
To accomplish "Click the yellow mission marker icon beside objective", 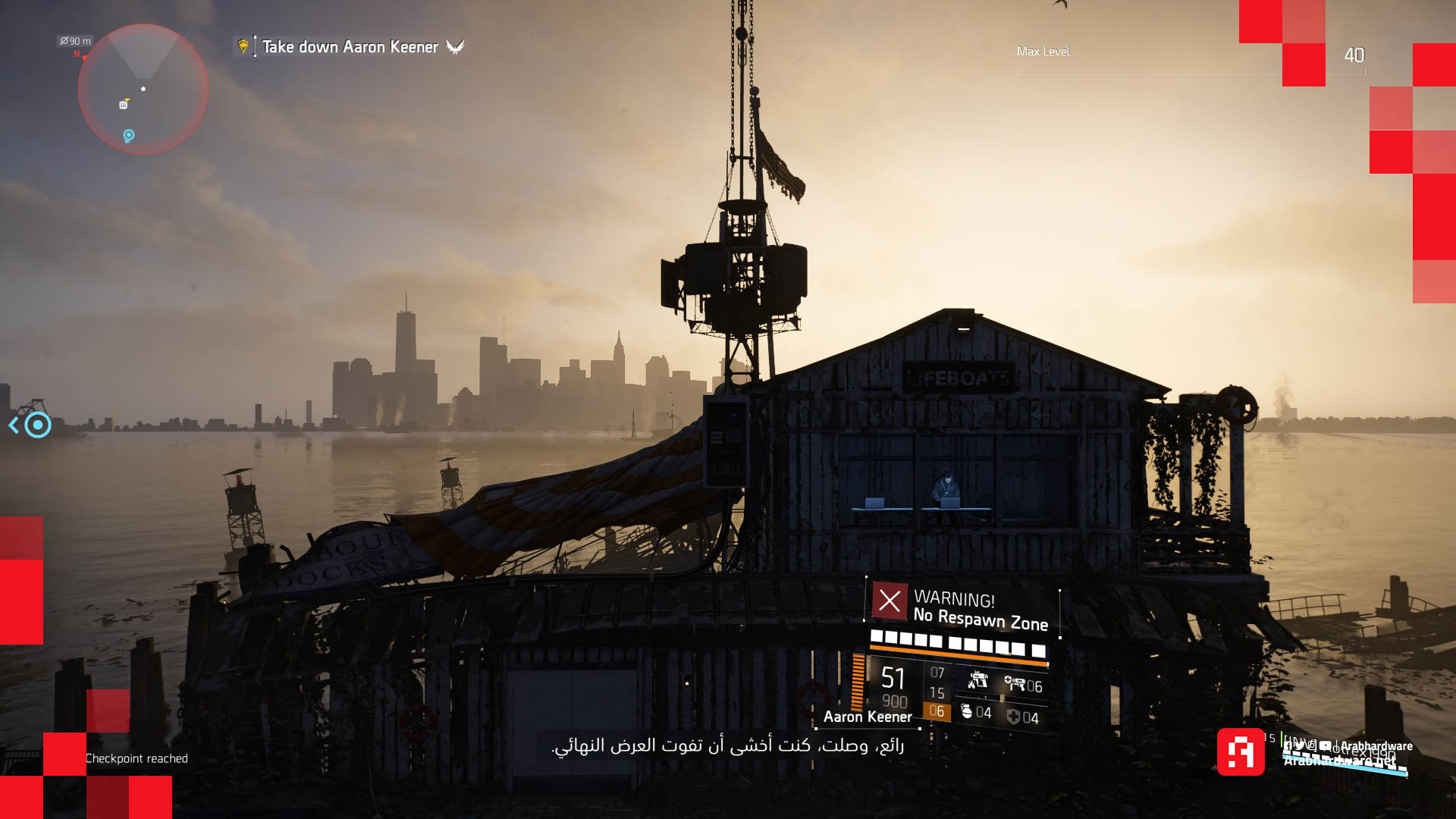I will pos(243,46).
